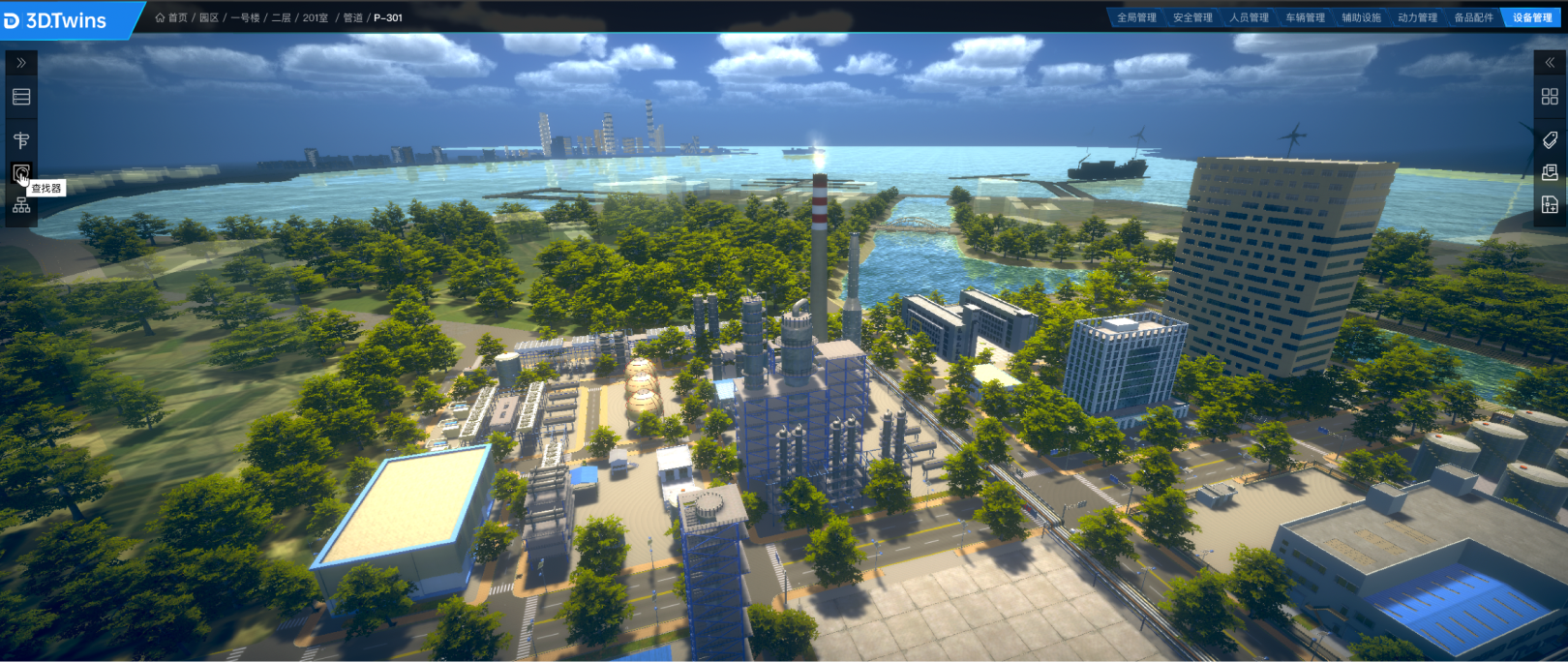Click the signpost icon in left toolbar
Image resolution: width=1568 pixels, height=662 pixels.
[21, 140]
